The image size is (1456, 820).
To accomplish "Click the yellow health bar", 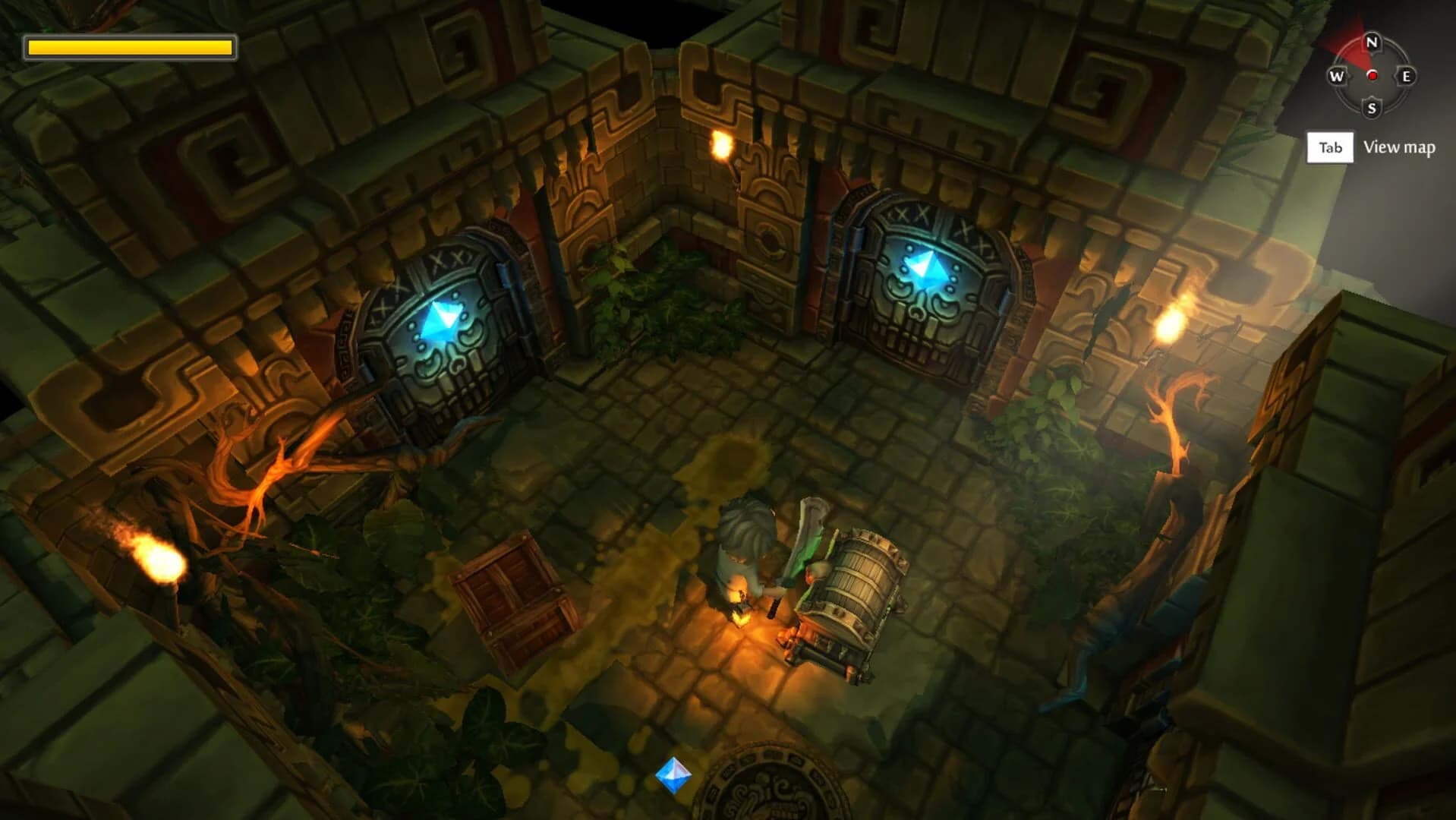I will [x=129, y=48].
